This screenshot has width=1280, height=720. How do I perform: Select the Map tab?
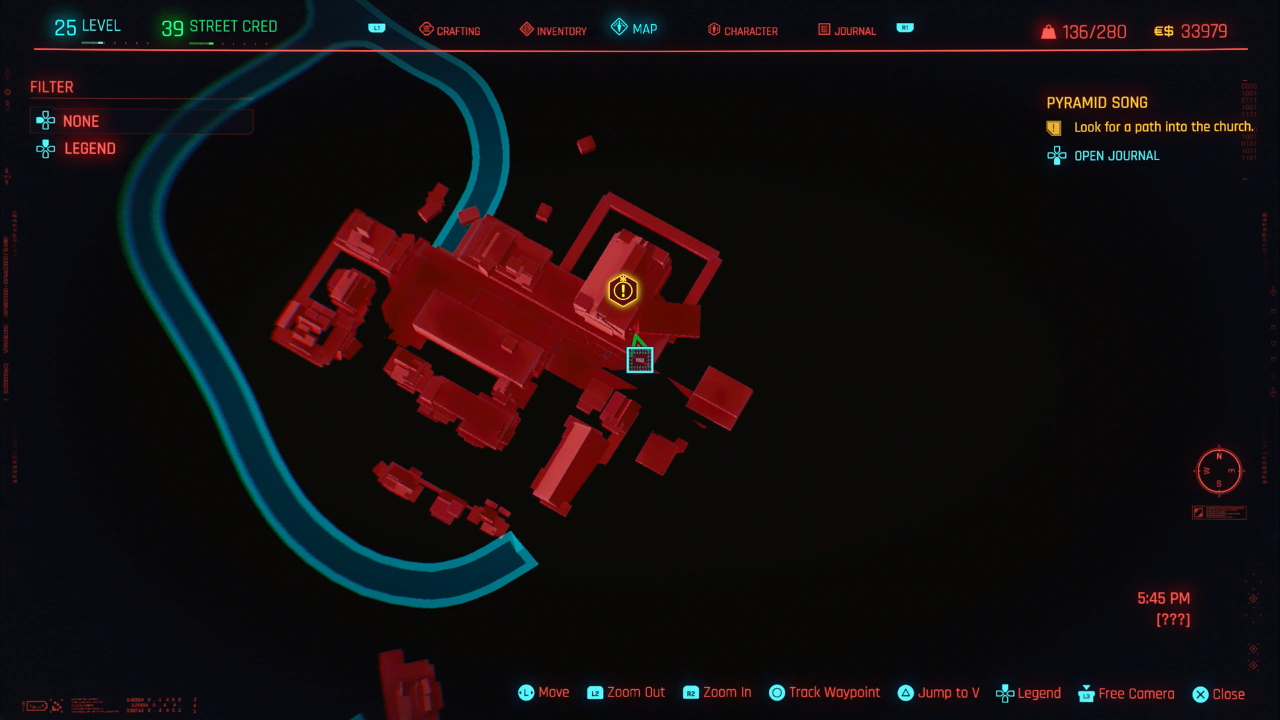tap(635, 28)
